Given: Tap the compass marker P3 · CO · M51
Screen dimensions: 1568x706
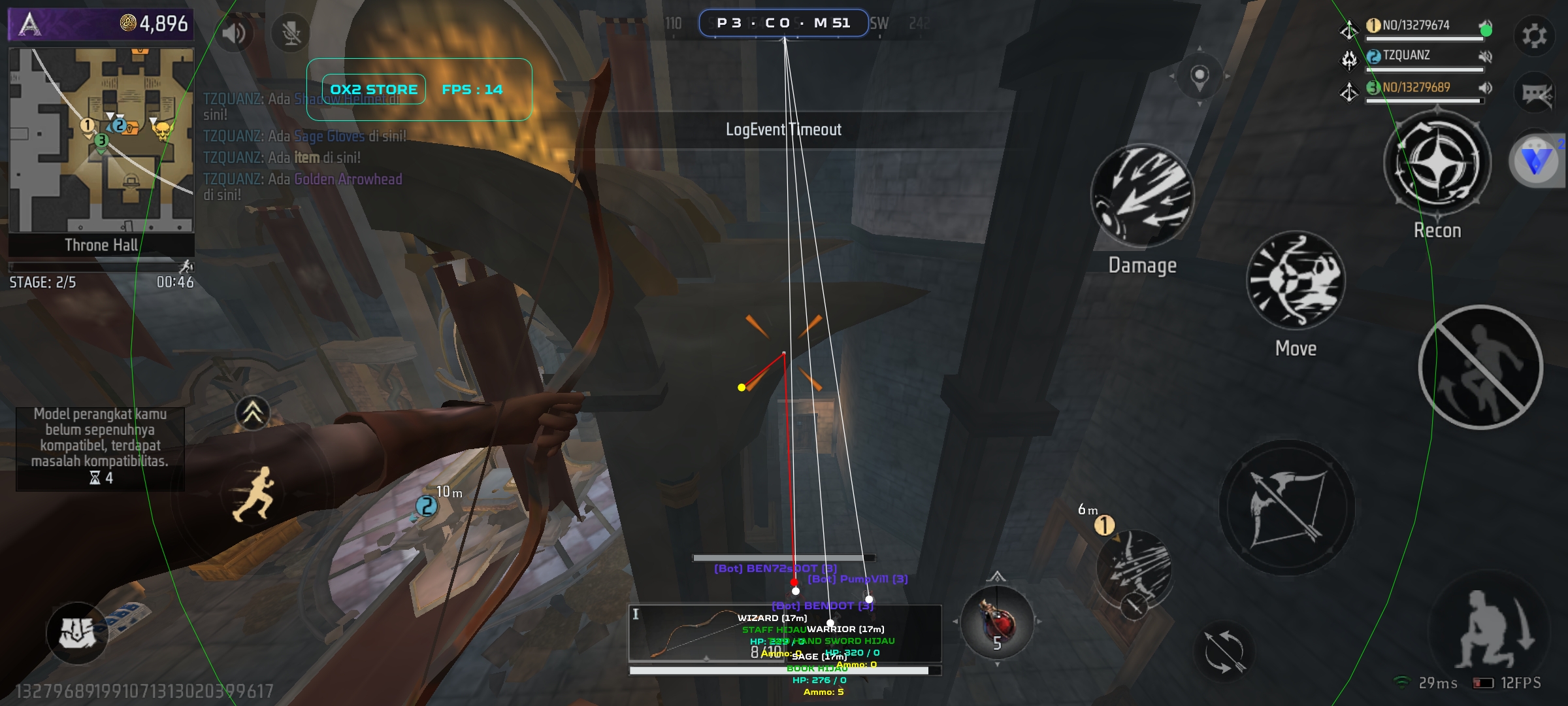Looking at the screenshot, I should pos(784,22).
